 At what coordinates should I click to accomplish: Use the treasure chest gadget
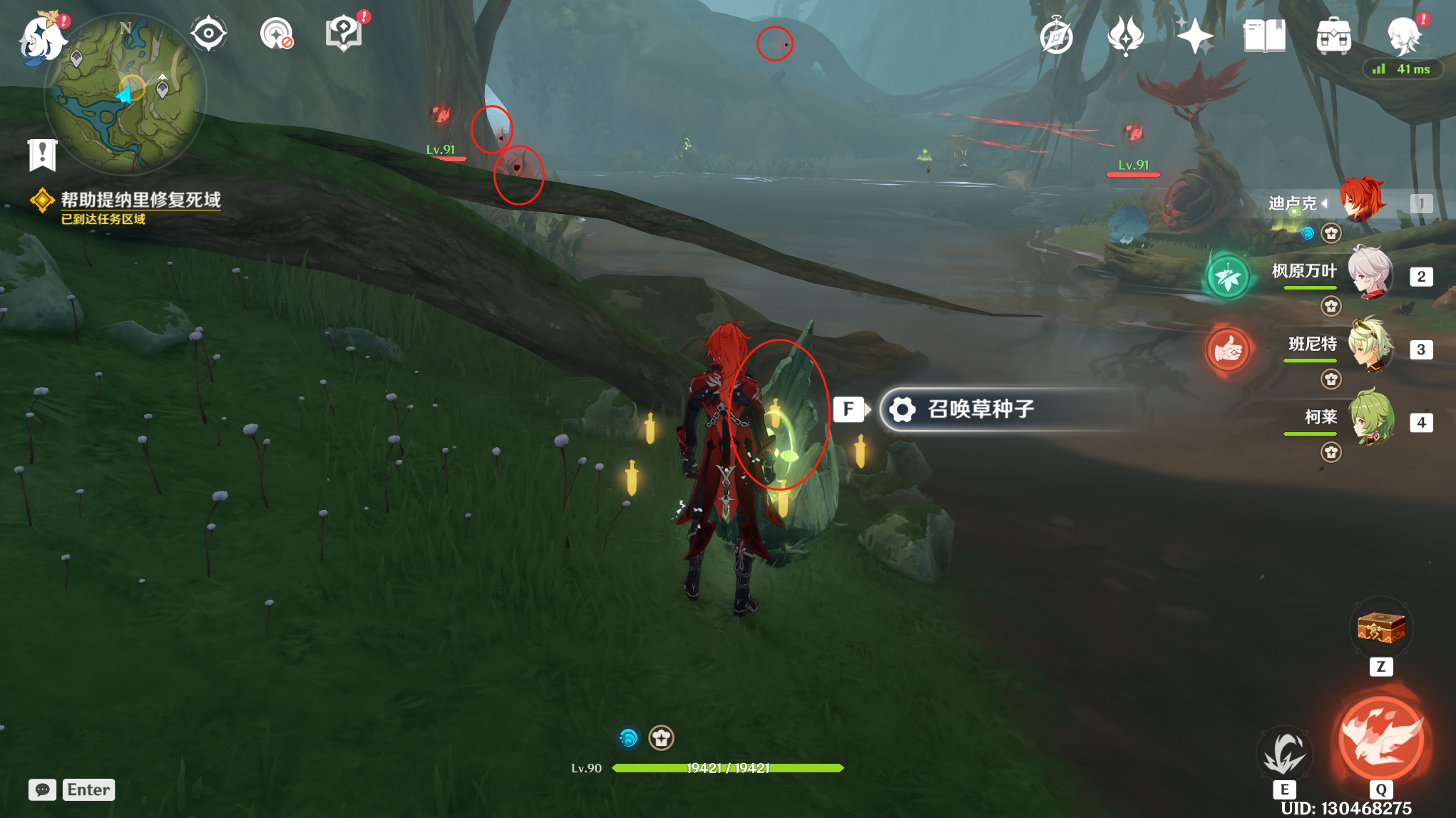1381,629
